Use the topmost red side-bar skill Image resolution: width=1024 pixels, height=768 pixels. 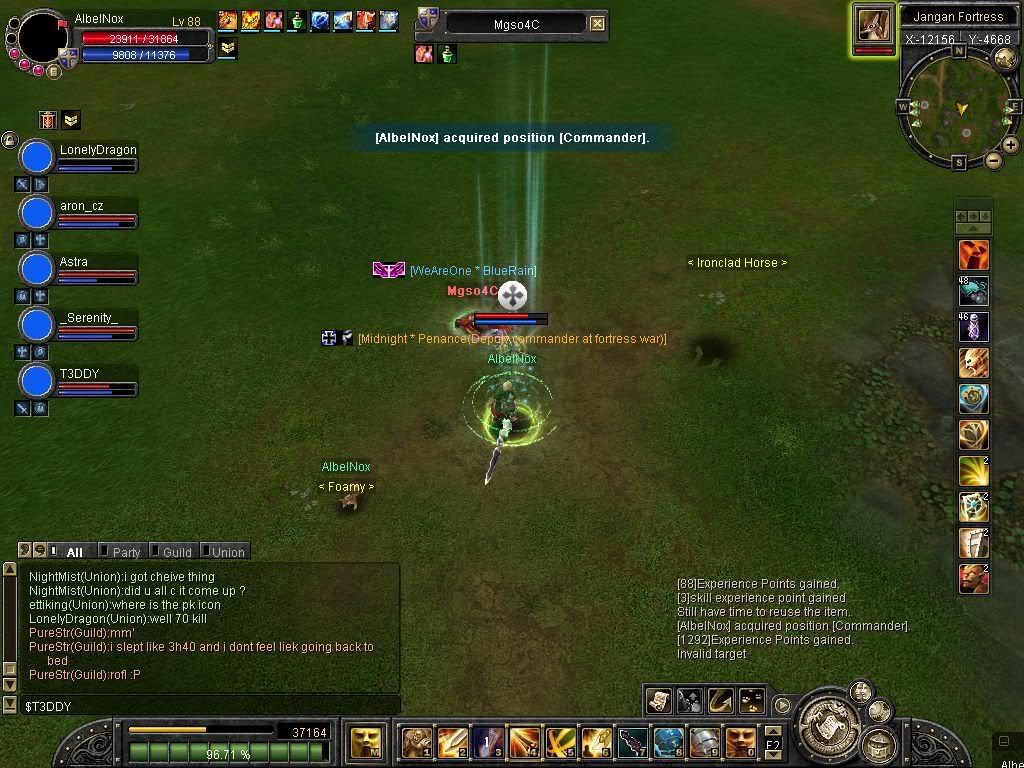(x=974, y=255)
